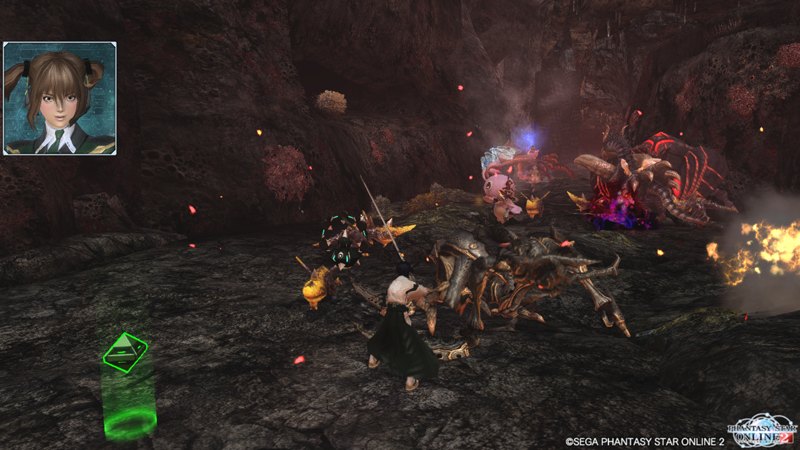Viewport: 800px width, 450px height.
Task: Click the brown-haired character portrait
Action: coord(60,98)
